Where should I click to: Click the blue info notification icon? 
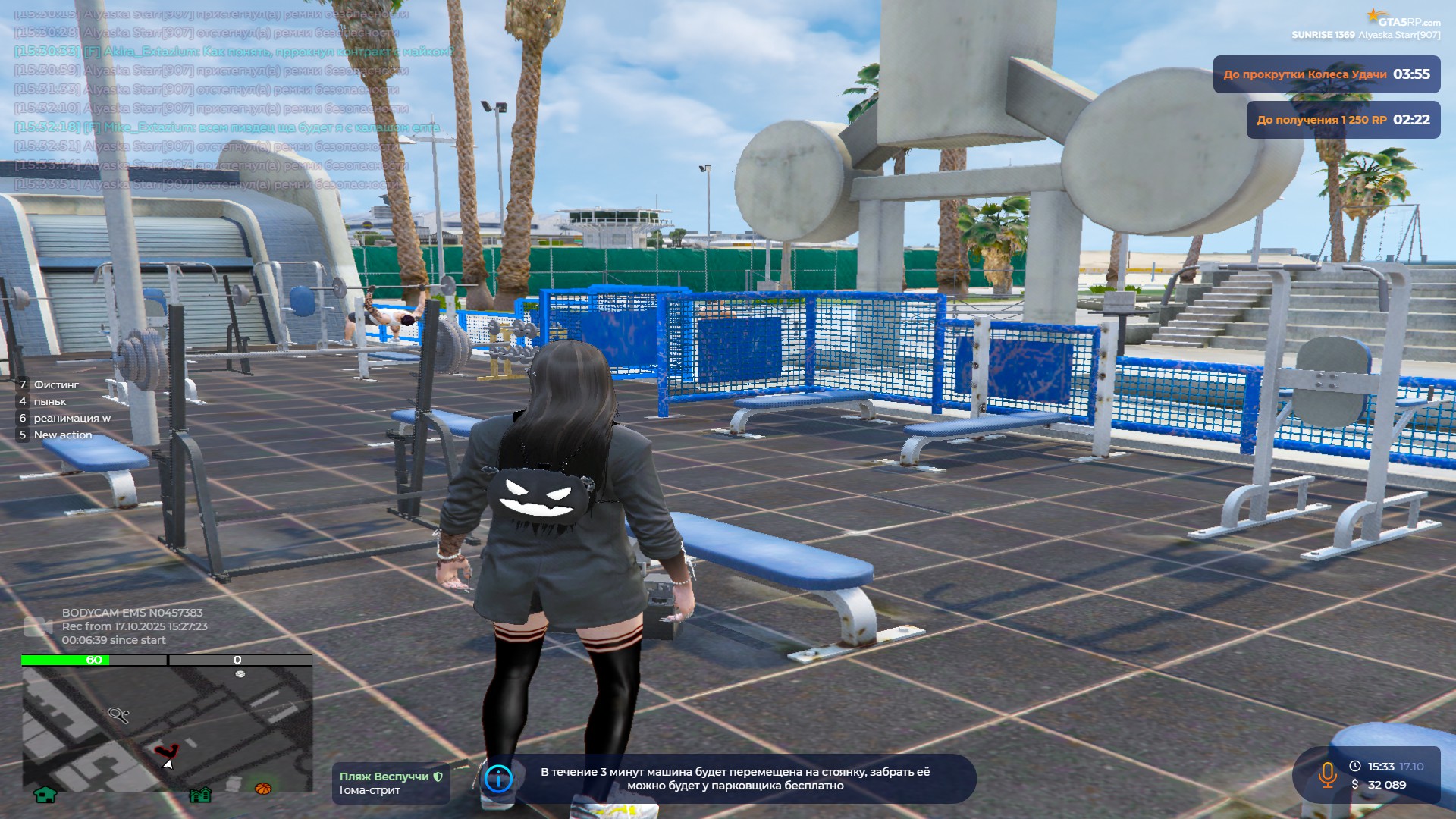(498, 778)
